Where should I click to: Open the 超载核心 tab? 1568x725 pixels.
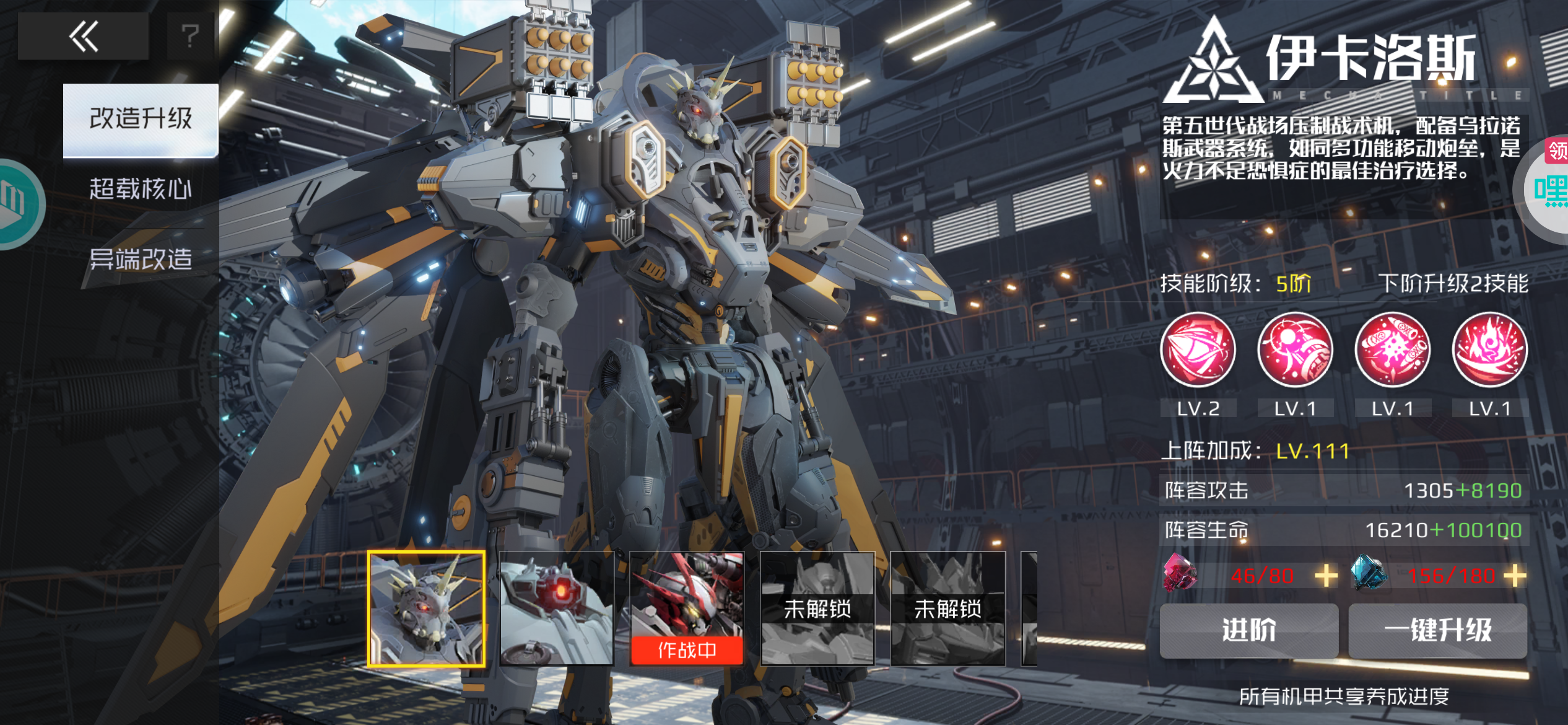click(x=141, y=189)
